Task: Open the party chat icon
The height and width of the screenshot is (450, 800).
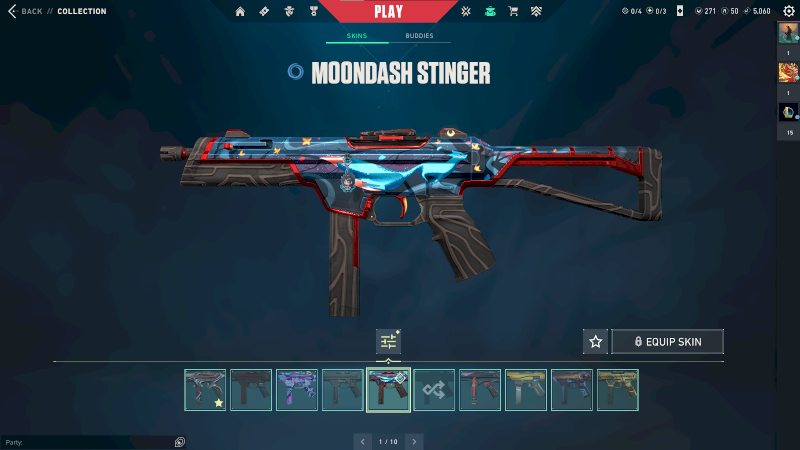Action: click(x=179, y=442)
